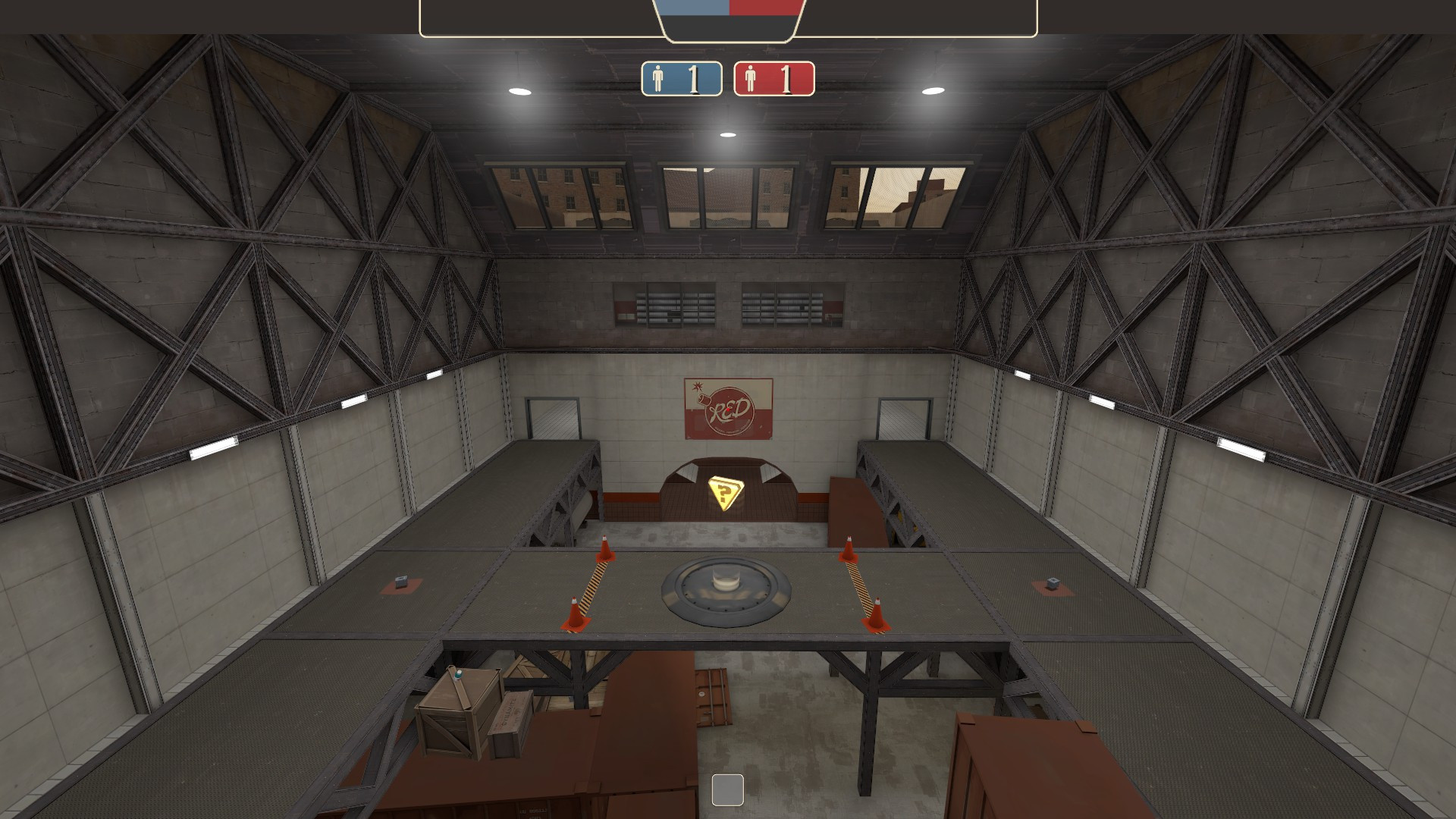Viewport: 1456px width, 819px height.
Task: Click the blue person silhouette on the scoreboard
Action: [657, 77]
